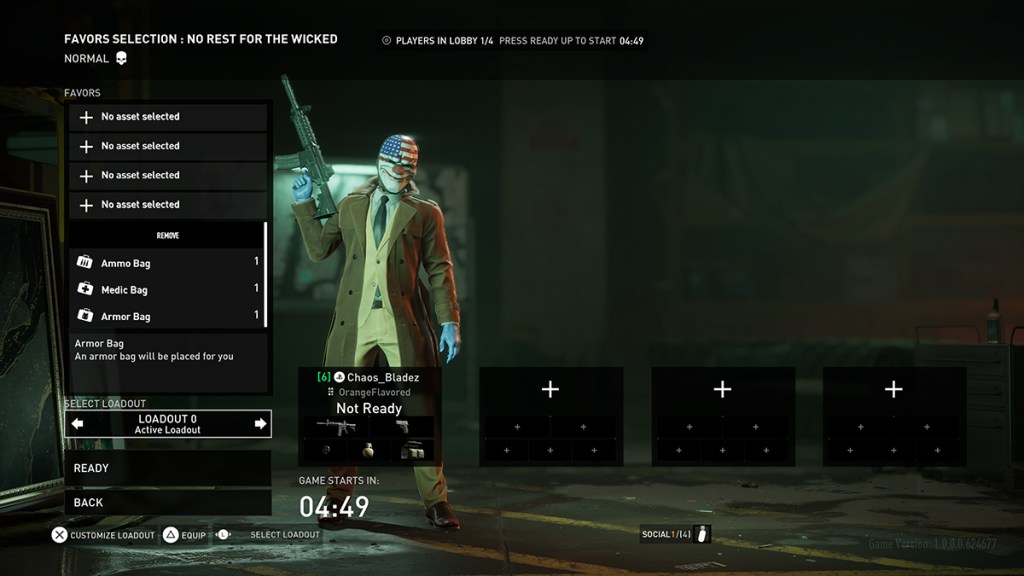Switch to next loadout with right arrow

coord(260,424)
